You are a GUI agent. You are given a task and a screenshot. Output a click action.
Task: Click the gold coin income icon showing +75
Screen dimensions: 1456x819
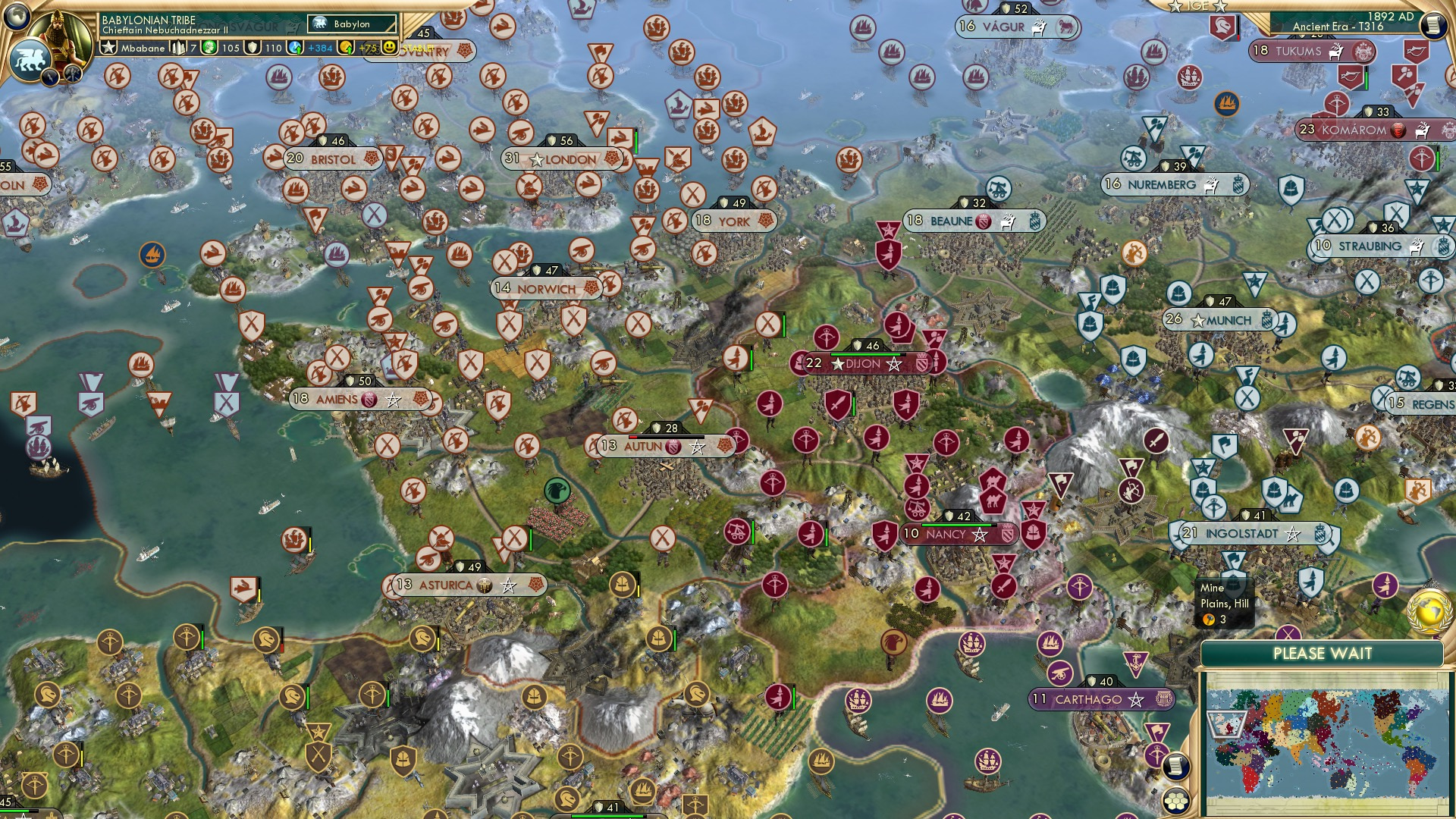(x=346, y=48)
